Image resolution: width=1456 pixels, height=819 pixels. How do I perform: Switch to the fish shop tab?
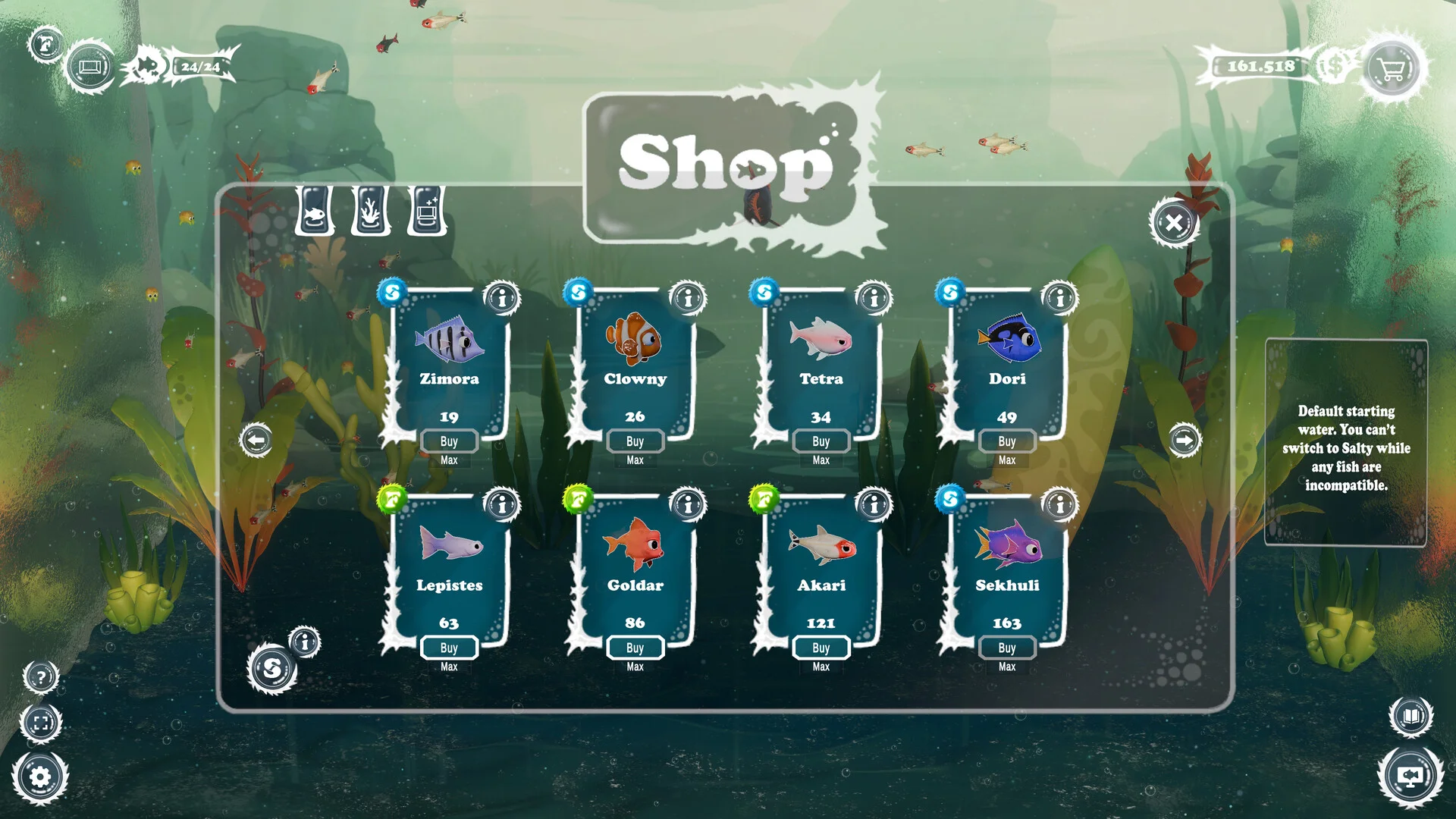[315, 211]
